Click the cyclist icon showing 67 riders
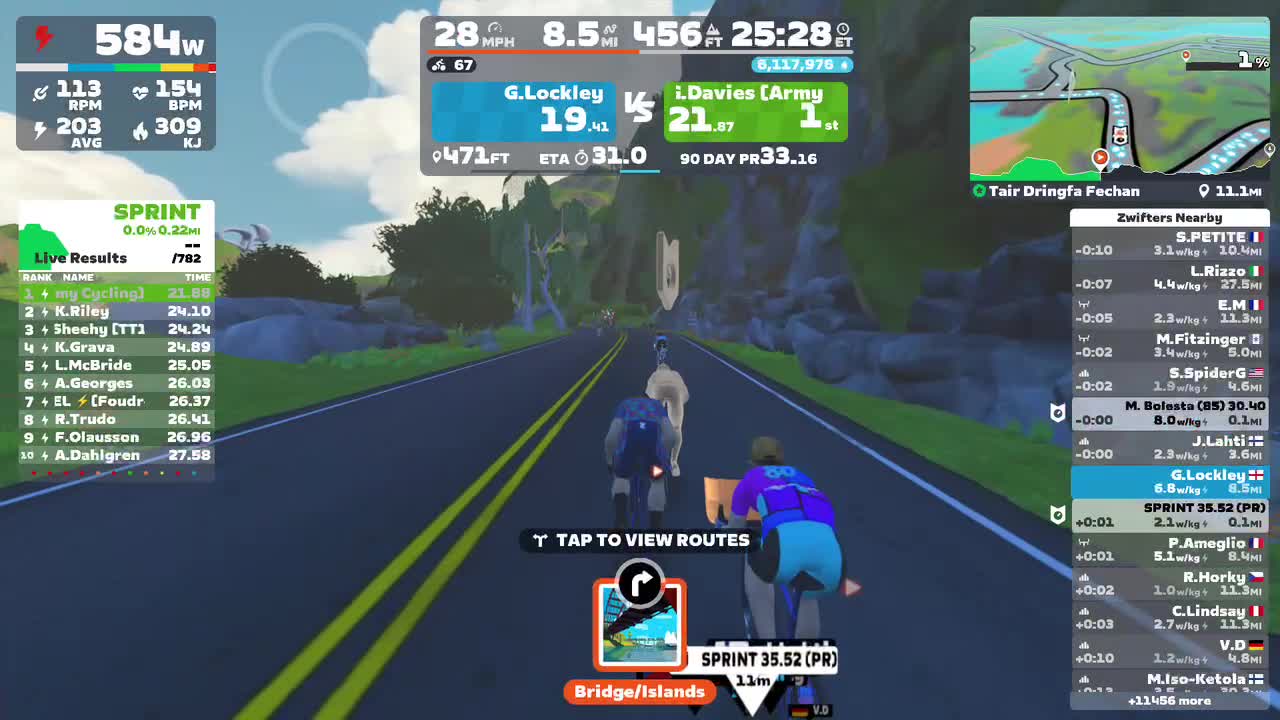The height and width of the screenshot is (720, 1280). pos(438,66)
